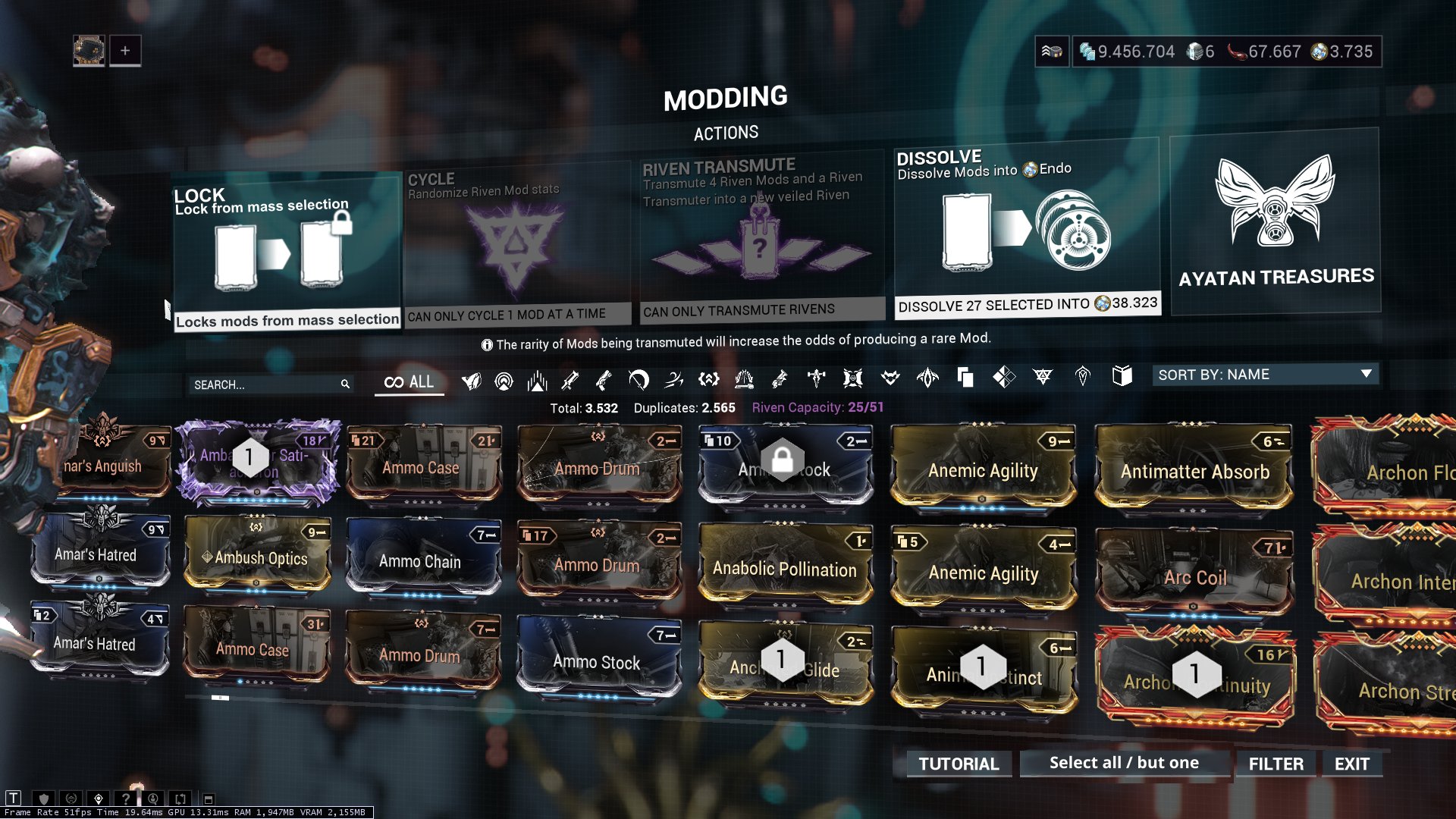The width and height of the screenshot is (1456, 819).
Task: Choose the Riven Transmute action
Action: (758, 243)
